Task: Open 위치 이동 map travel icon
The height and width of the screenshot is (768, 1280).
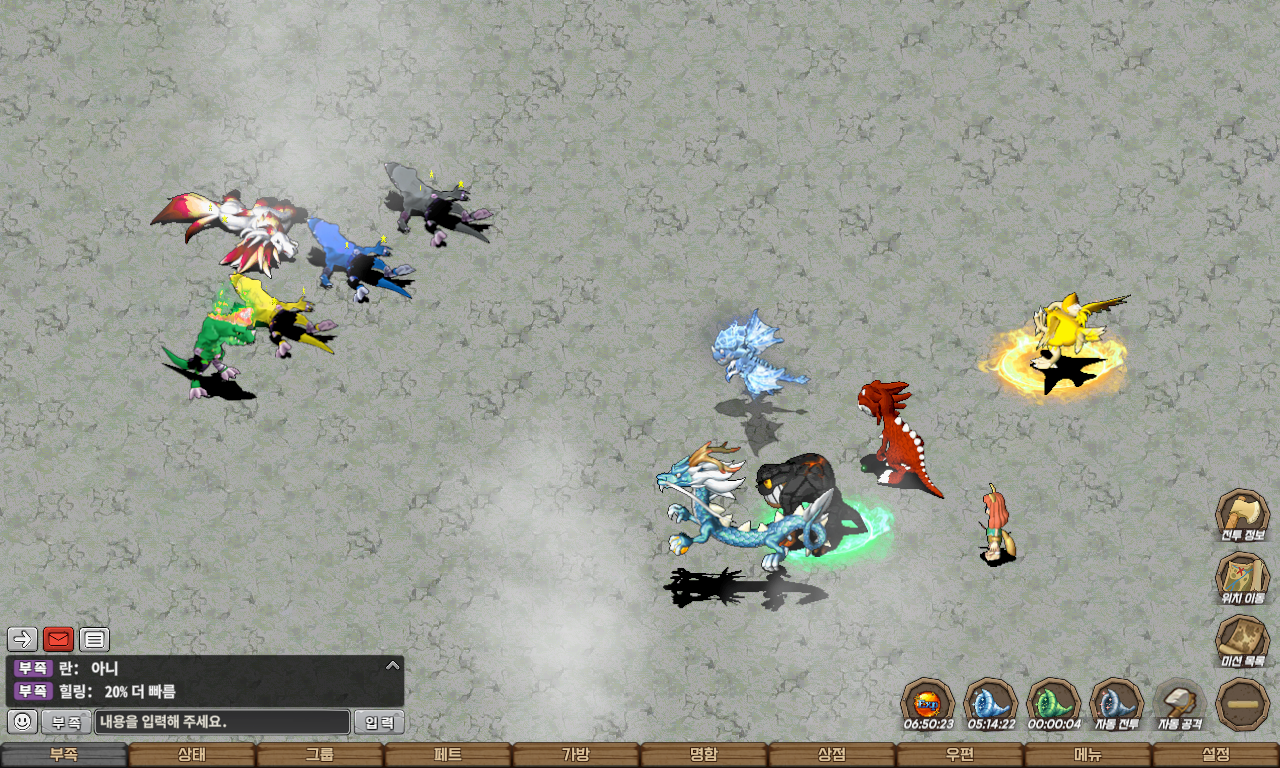Action: pyautogui.click(x=1242, y=577)
